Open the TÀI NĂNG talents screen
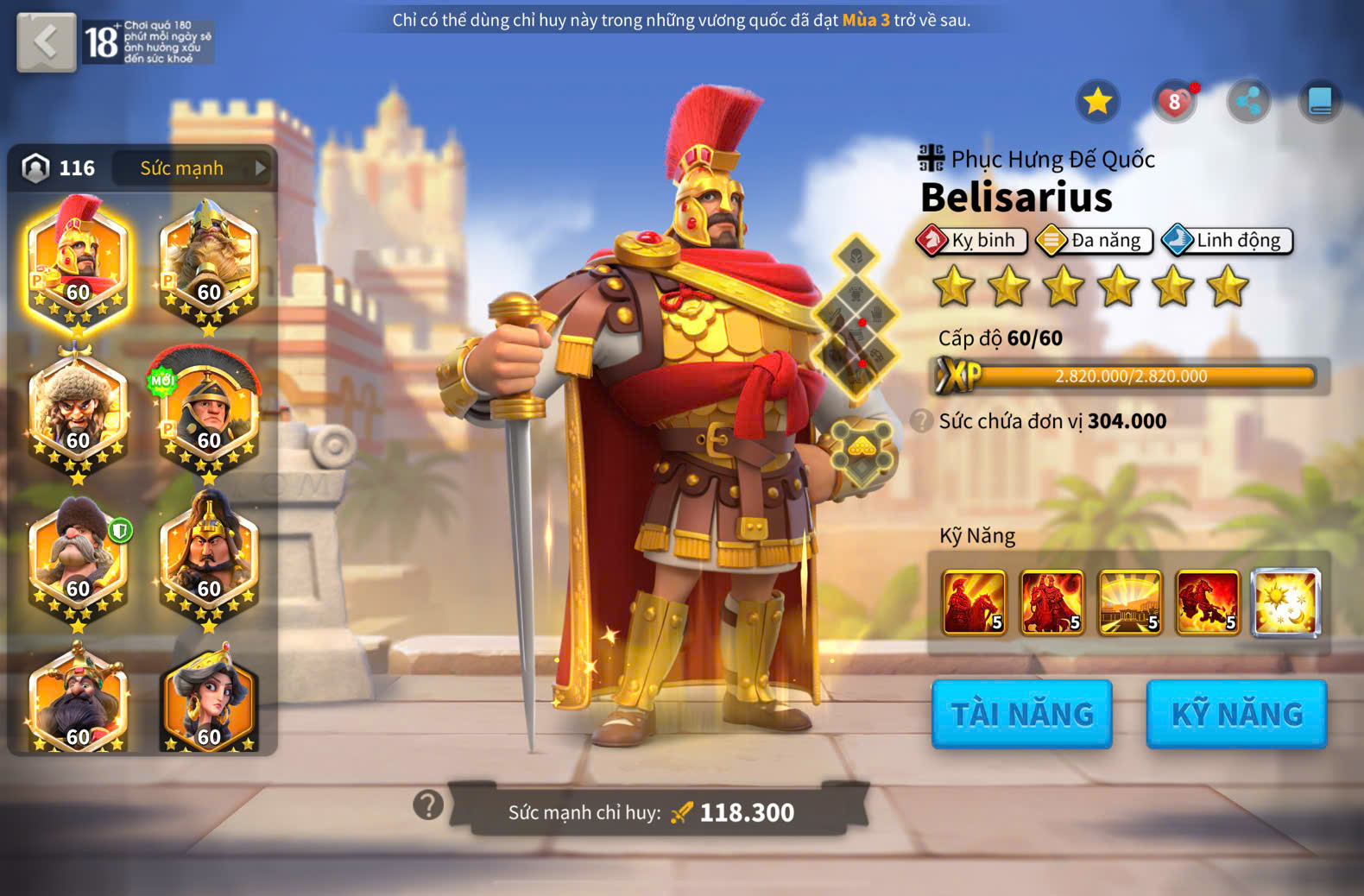 click(1022, 714)
